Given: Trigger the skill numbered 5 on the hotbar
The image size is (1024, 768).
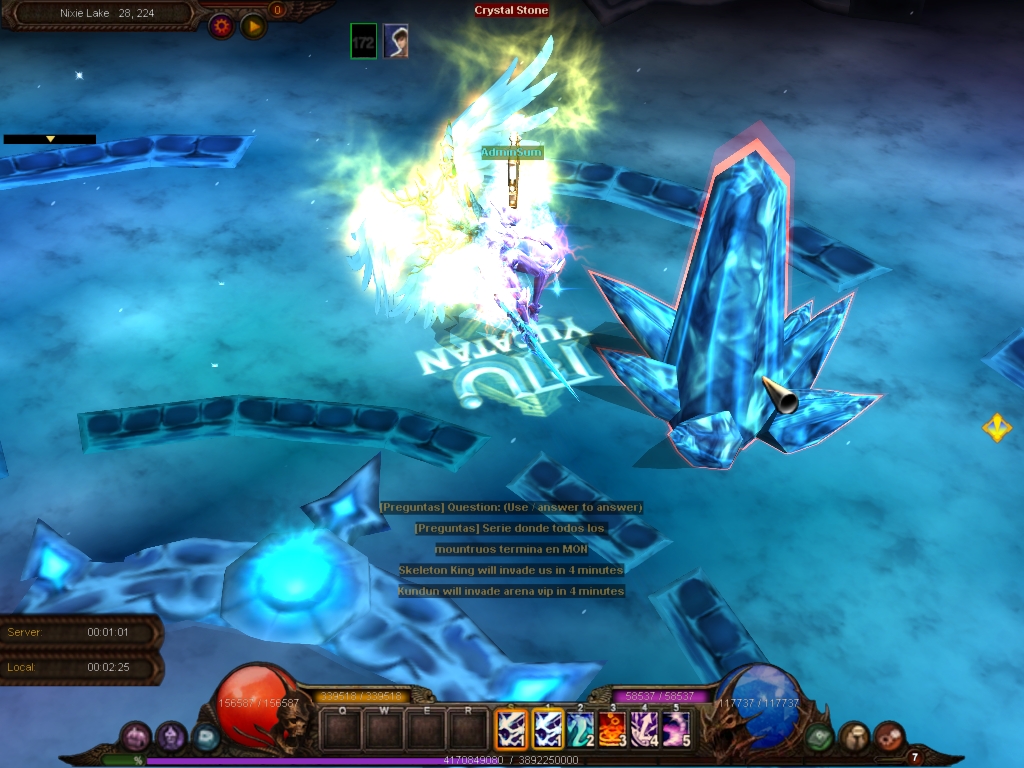Looking at the screenshot, I should coord(676,729).
